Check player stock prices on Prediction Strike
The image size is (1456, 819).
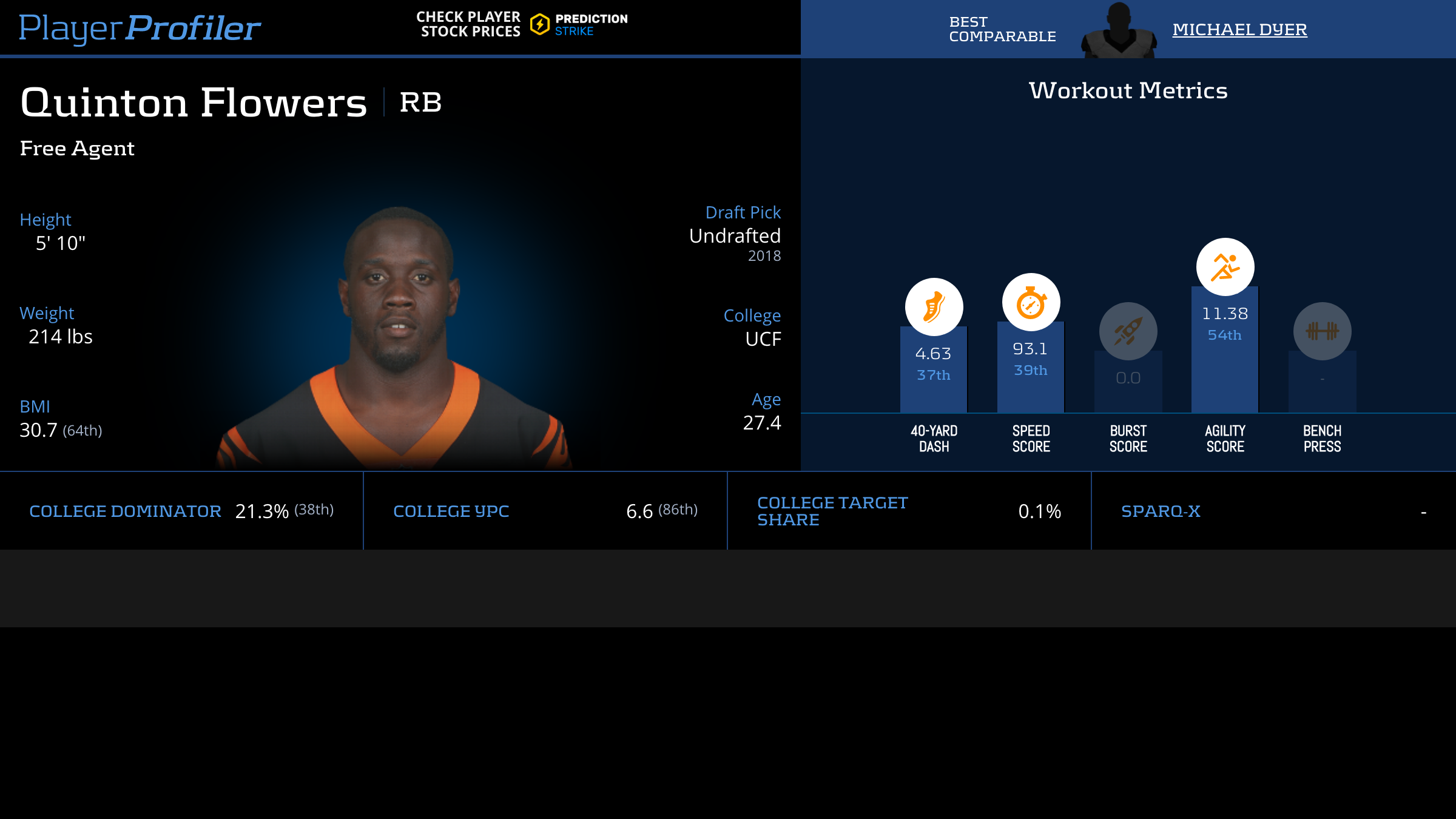(x=522, y=24)
